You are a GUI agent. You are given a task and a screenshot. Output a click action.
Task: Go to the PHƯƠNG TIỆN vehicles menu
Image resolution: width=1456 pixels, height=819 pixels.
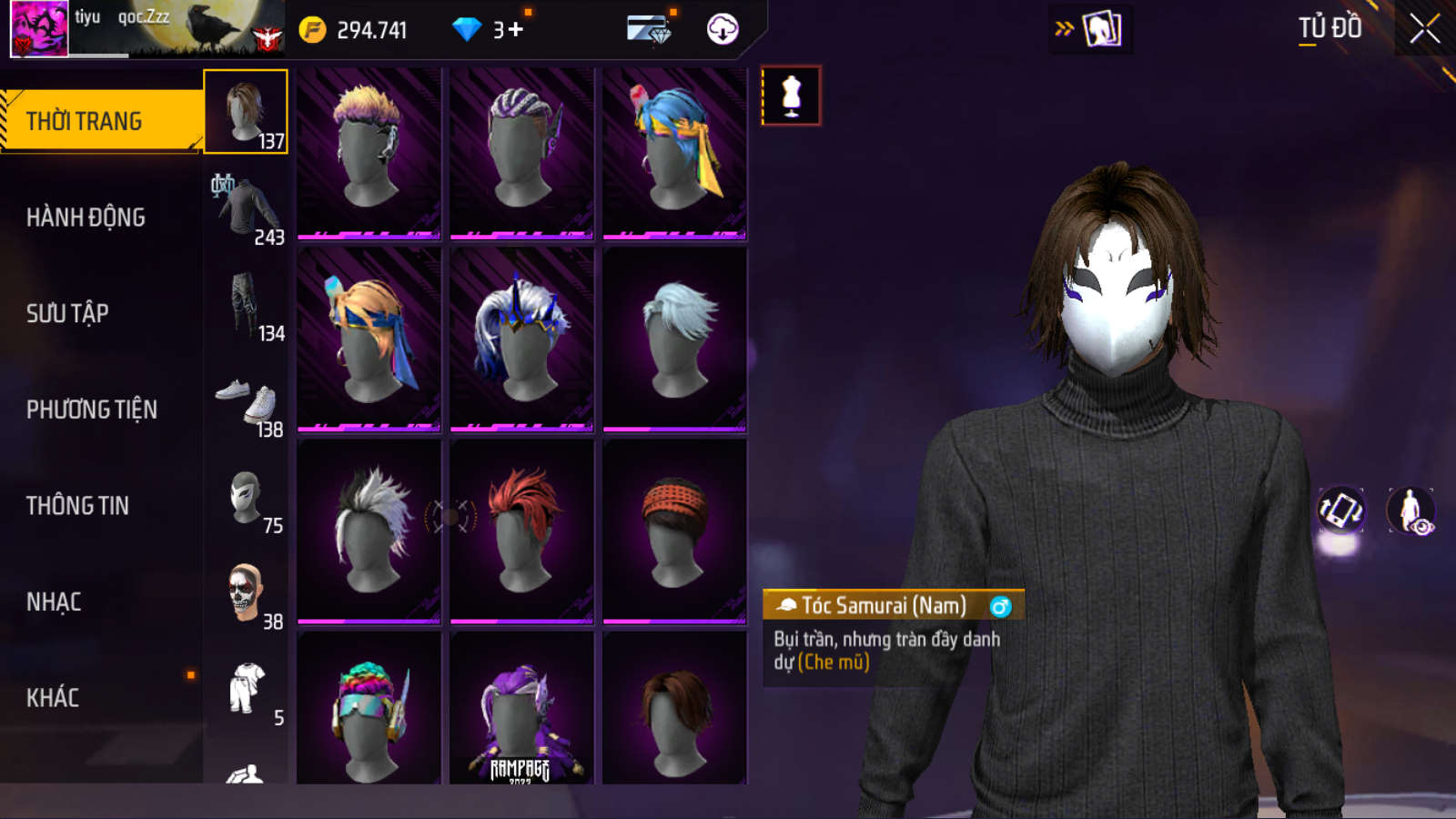point(91,409)
